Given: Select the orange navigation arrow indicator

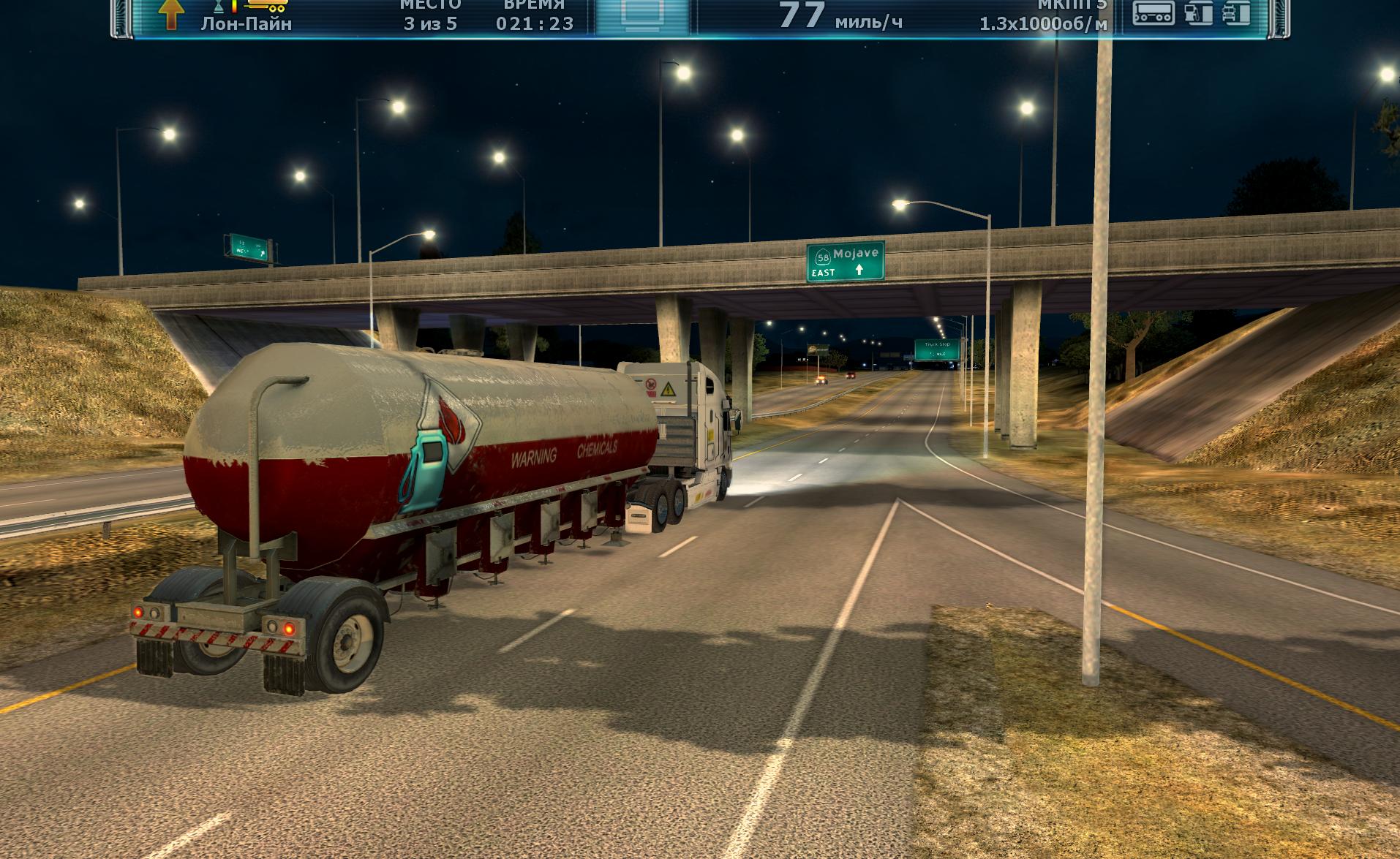Looking at the screenshot, I should (170, 13).
